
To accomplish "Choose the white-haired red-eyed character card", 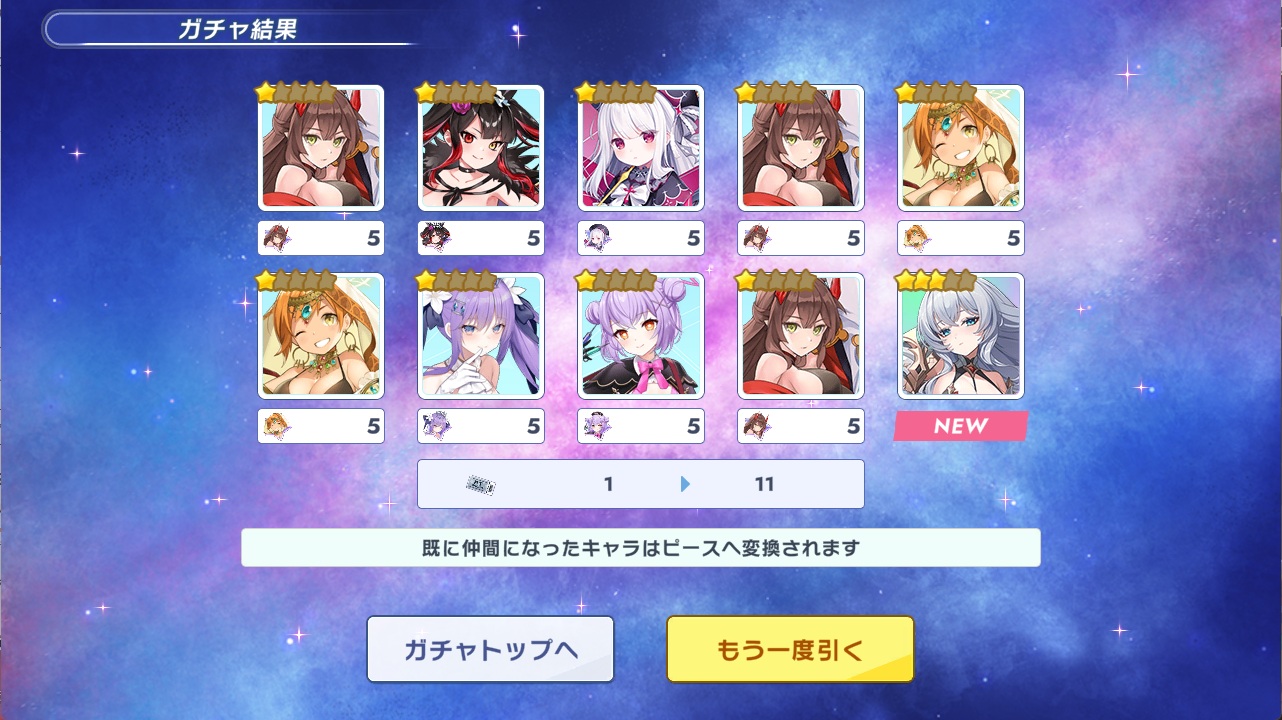I will tap(641, 148).
